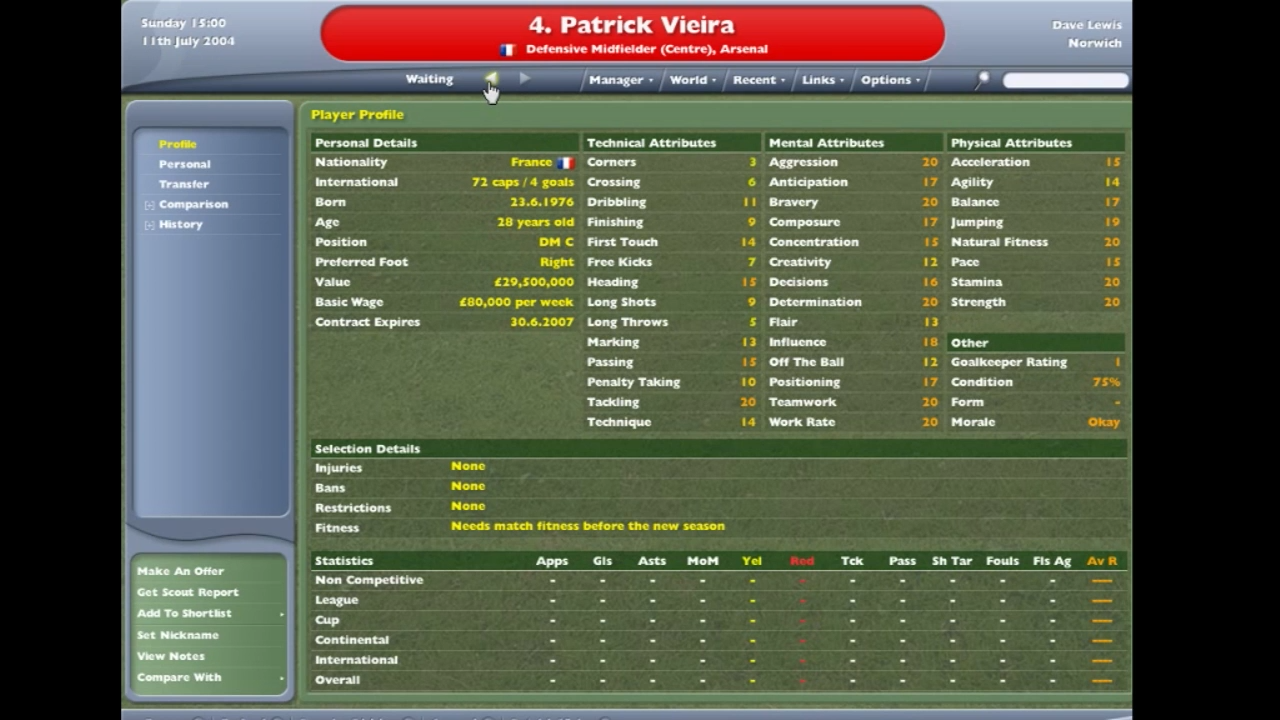This screenshot has height=720, width=1280.
Task: Click the forward navigation arrow
Action: pos(524,79)
